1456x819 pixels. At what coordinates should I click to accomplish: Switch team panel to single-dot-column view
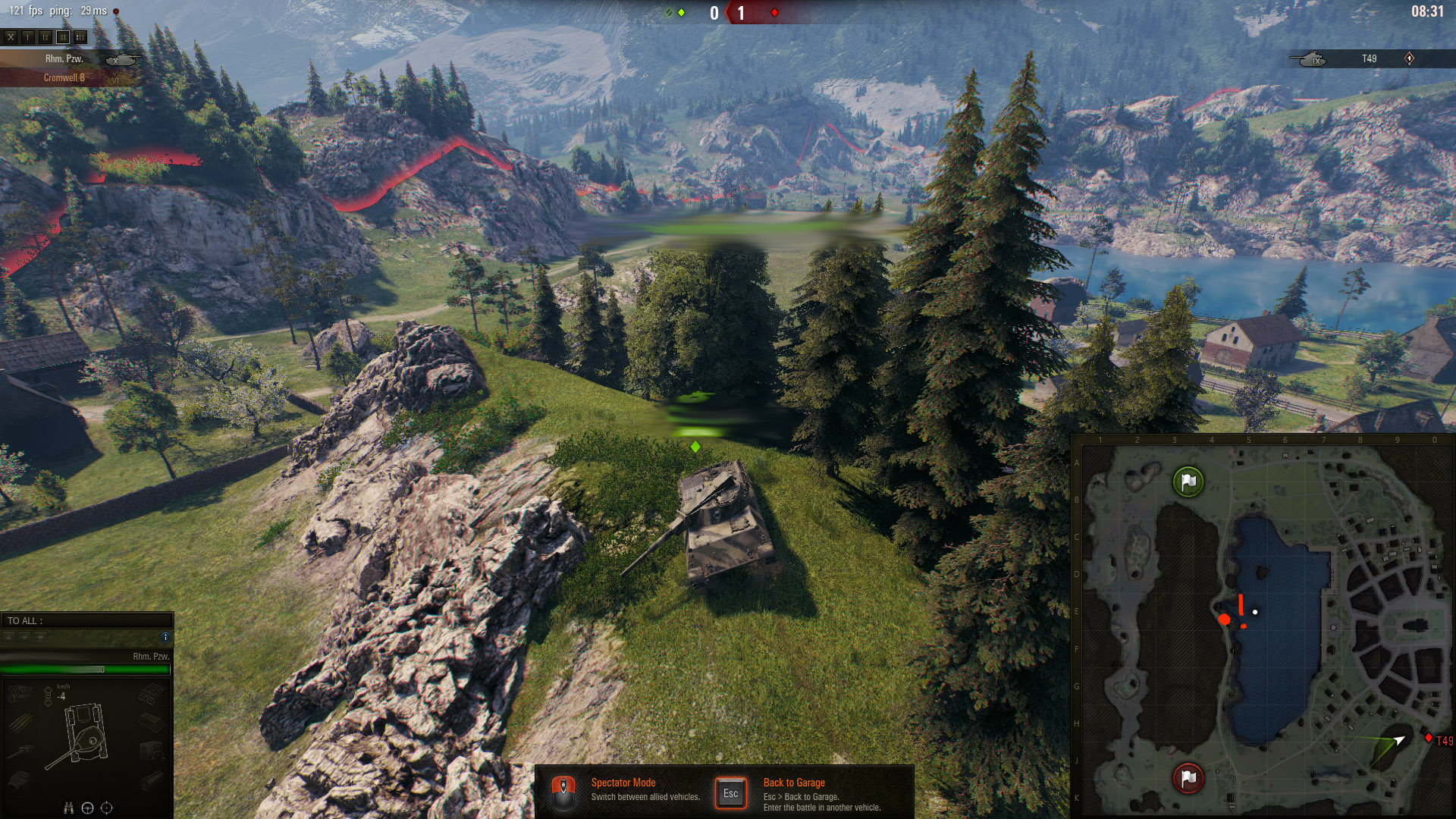[x=28, y=36]
